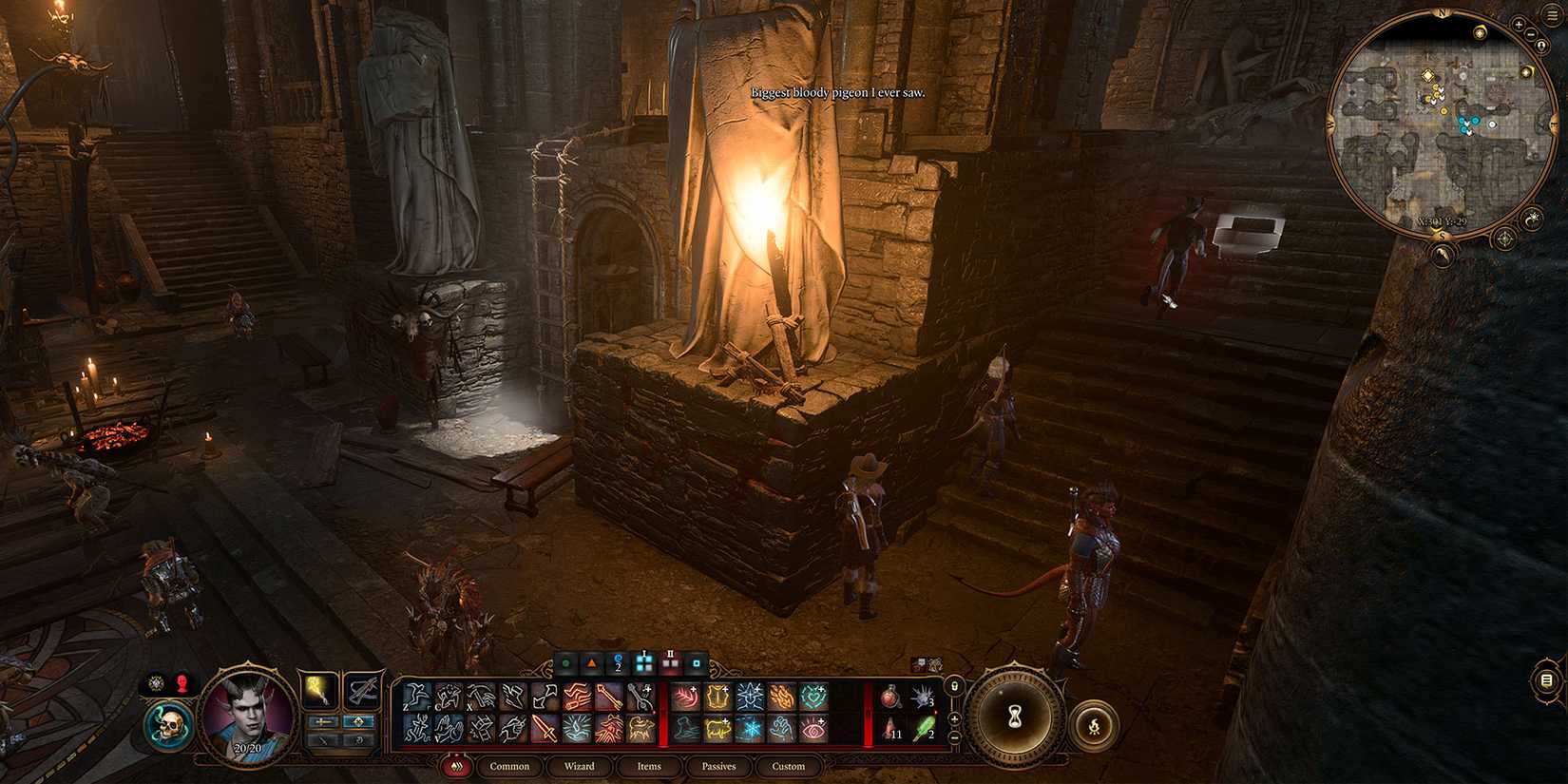Open the red chevron flyout left of Common

(x=457, y=766)
